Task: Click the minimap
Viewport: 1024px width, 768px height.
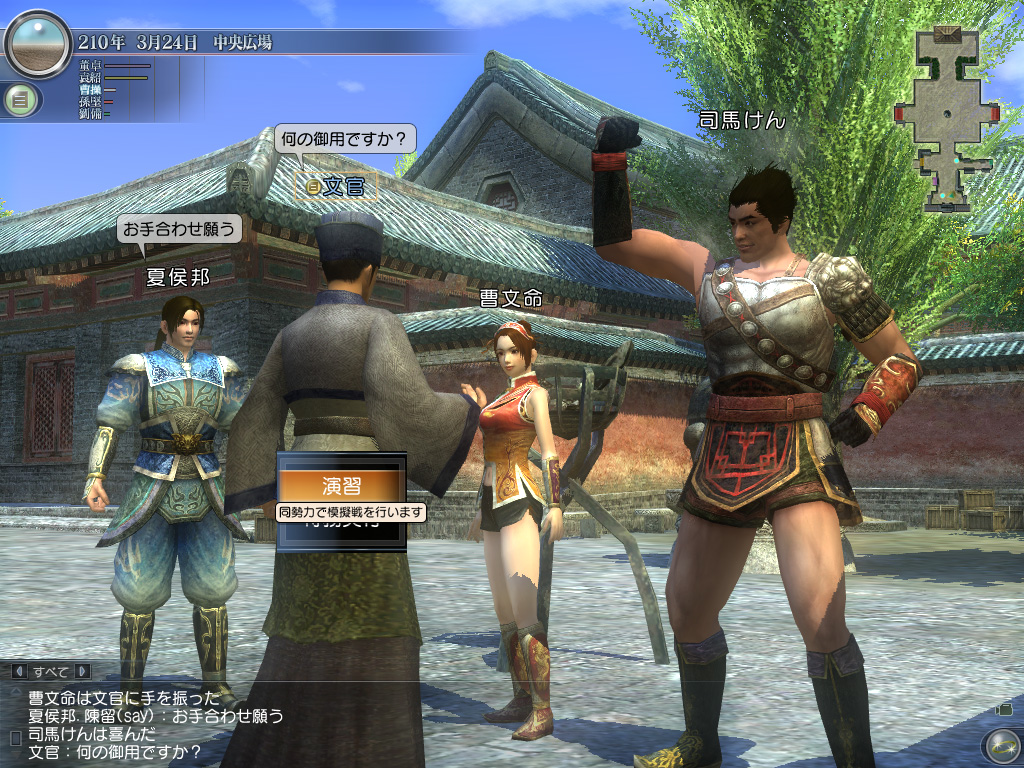Action: coord(947,118)
